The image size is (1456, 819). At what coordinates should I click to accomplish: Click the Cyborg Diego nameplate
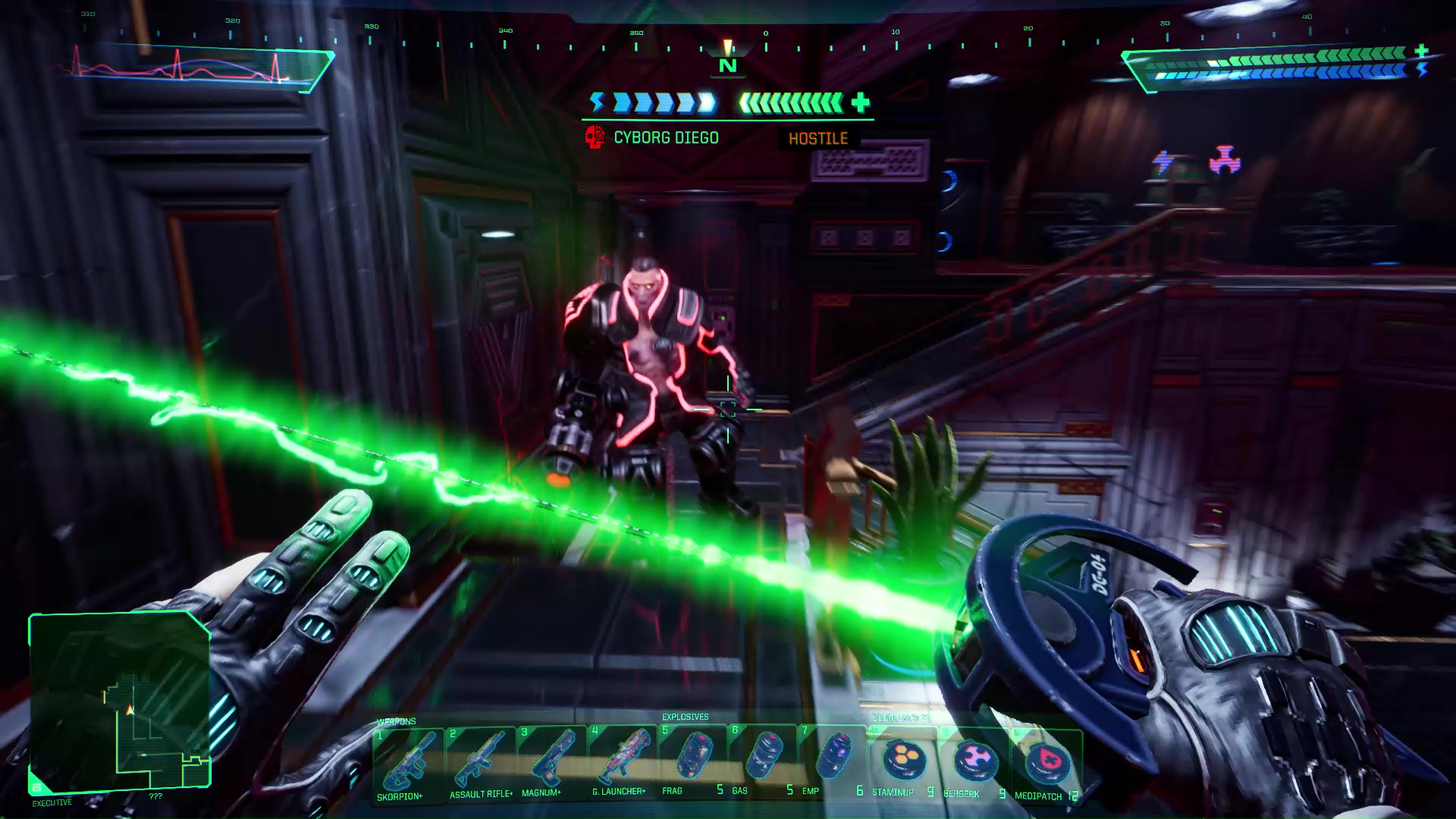point(665,138)
